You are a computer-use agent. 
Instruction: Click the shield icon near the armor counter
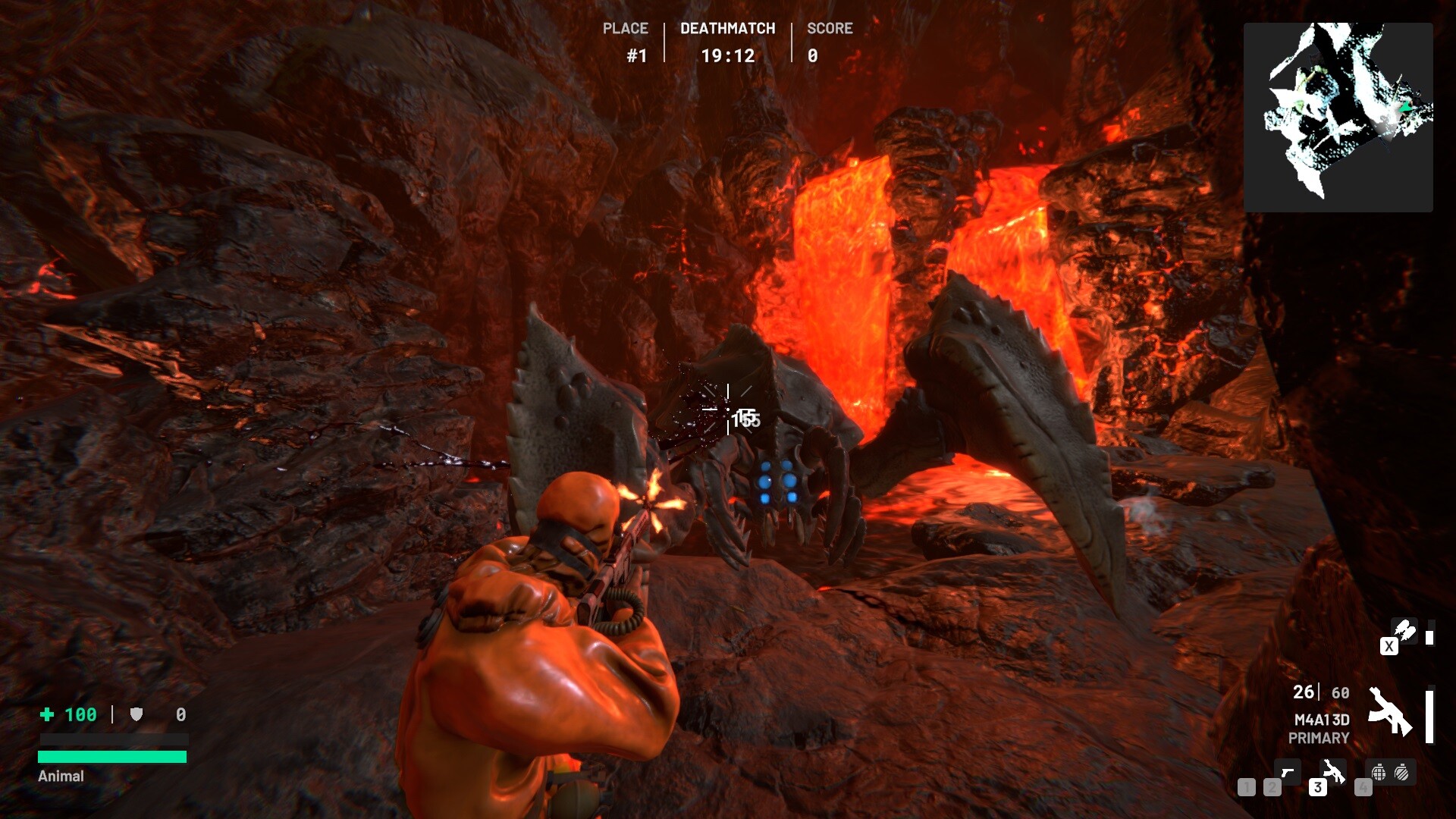coord(136,714)
